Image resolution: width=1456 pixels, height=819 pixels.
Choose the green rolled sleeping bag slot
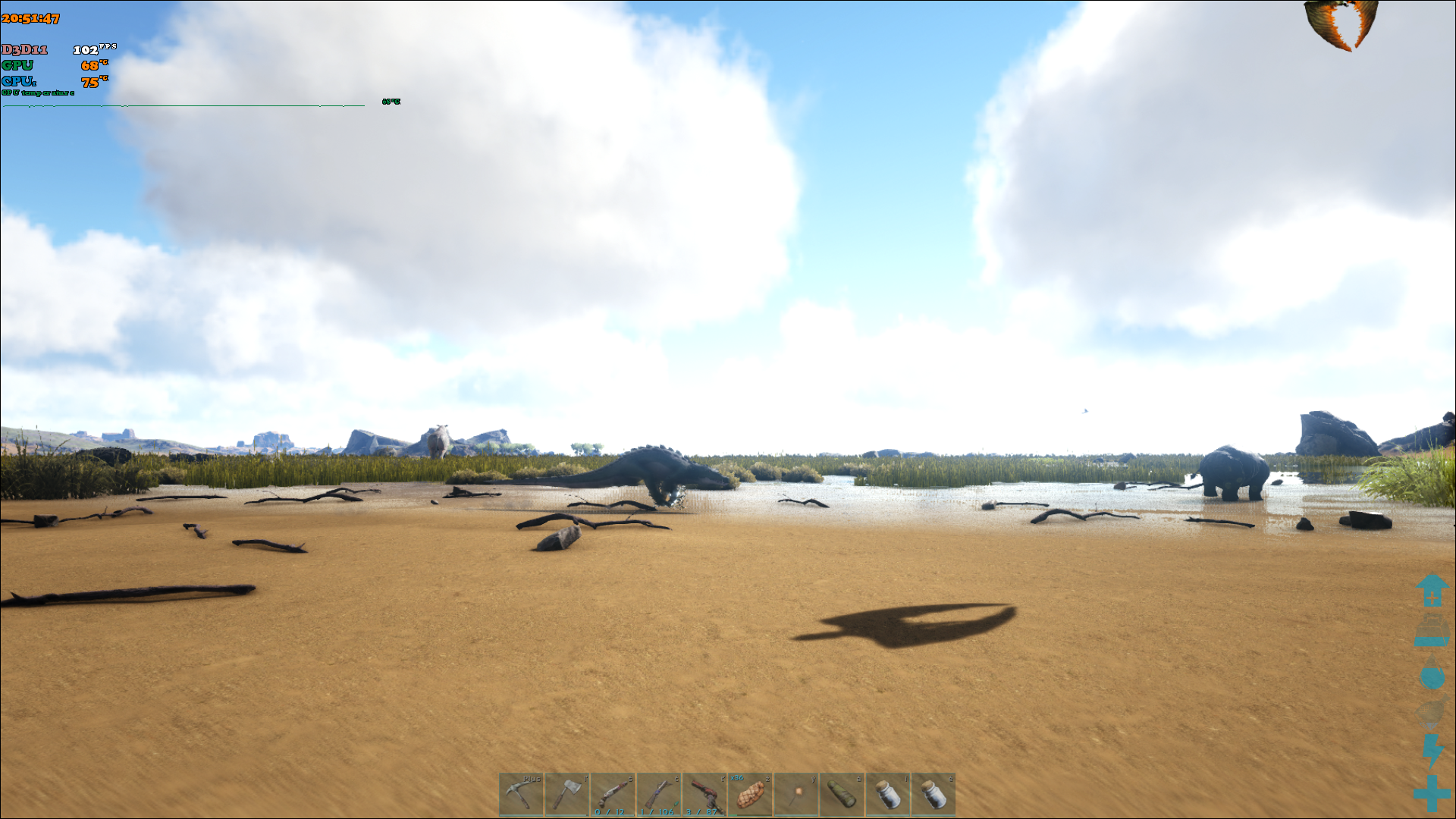[842, 794]
